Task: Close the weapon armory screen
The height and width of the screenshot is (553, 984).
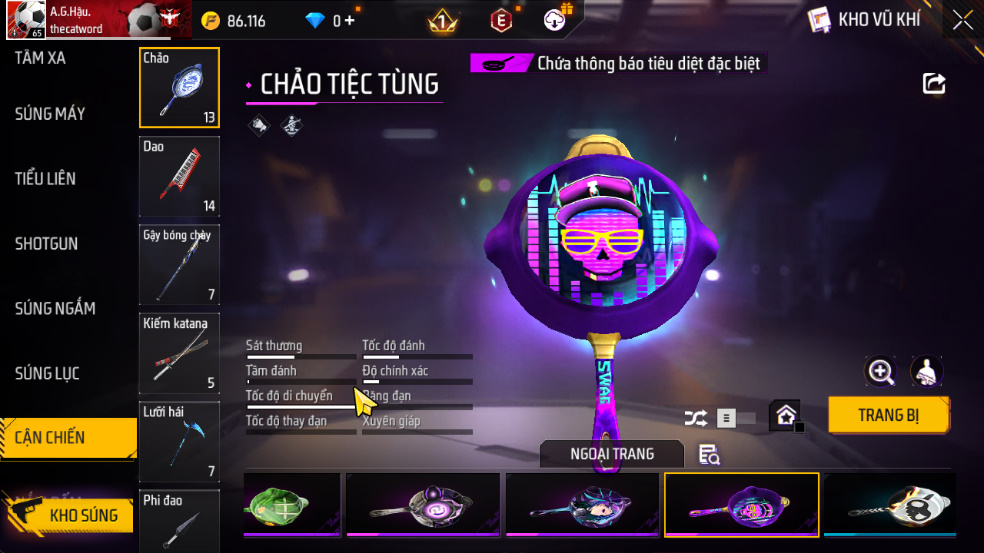Action: [x=962, y=20]
